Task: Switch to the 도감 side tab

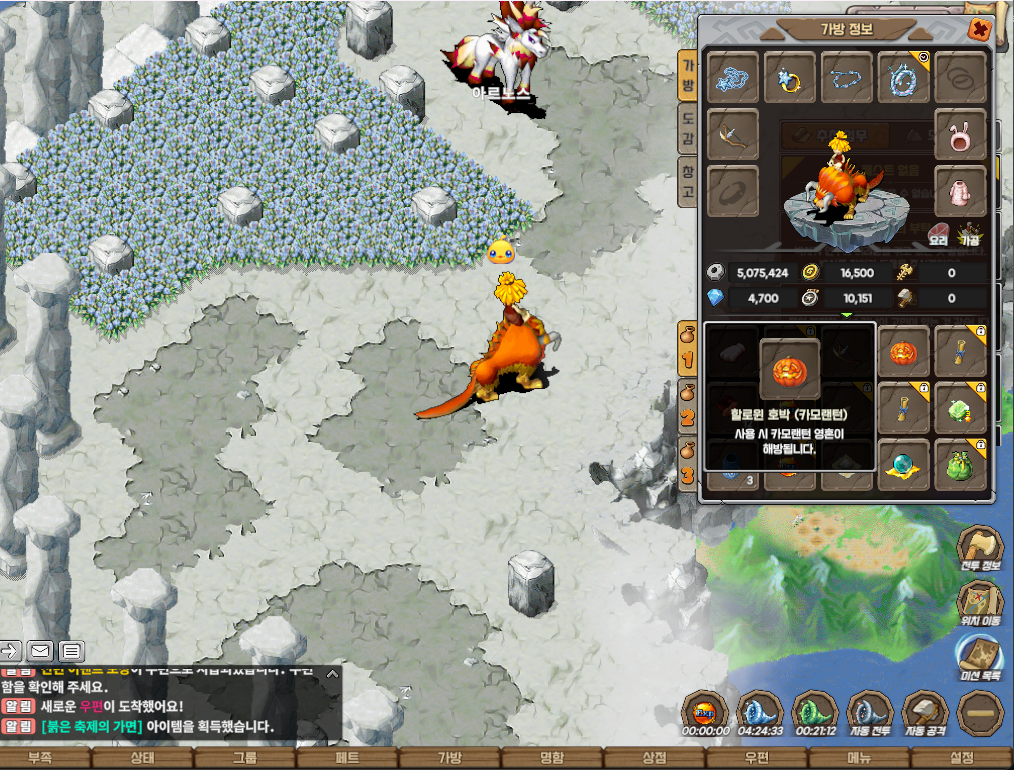Action: [x=688, y=130]
